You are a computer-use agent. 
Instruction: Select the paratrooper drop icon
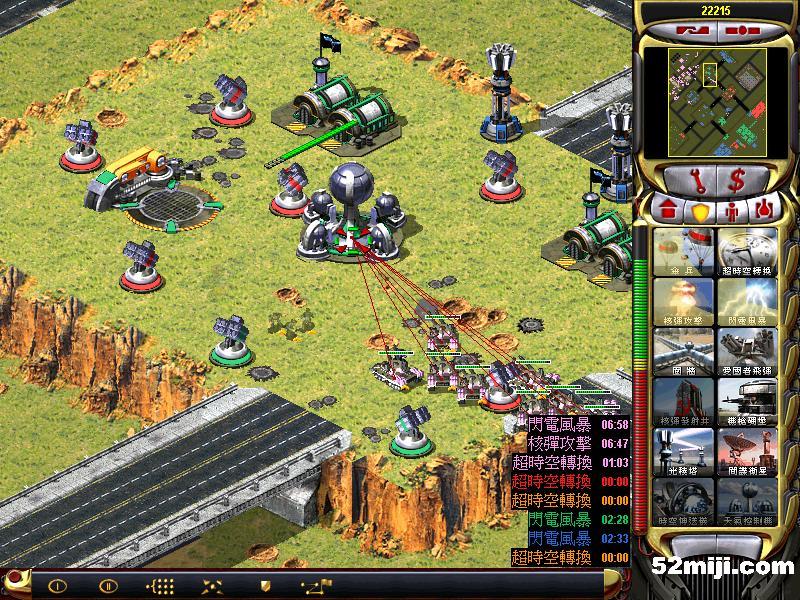(683, 251)
